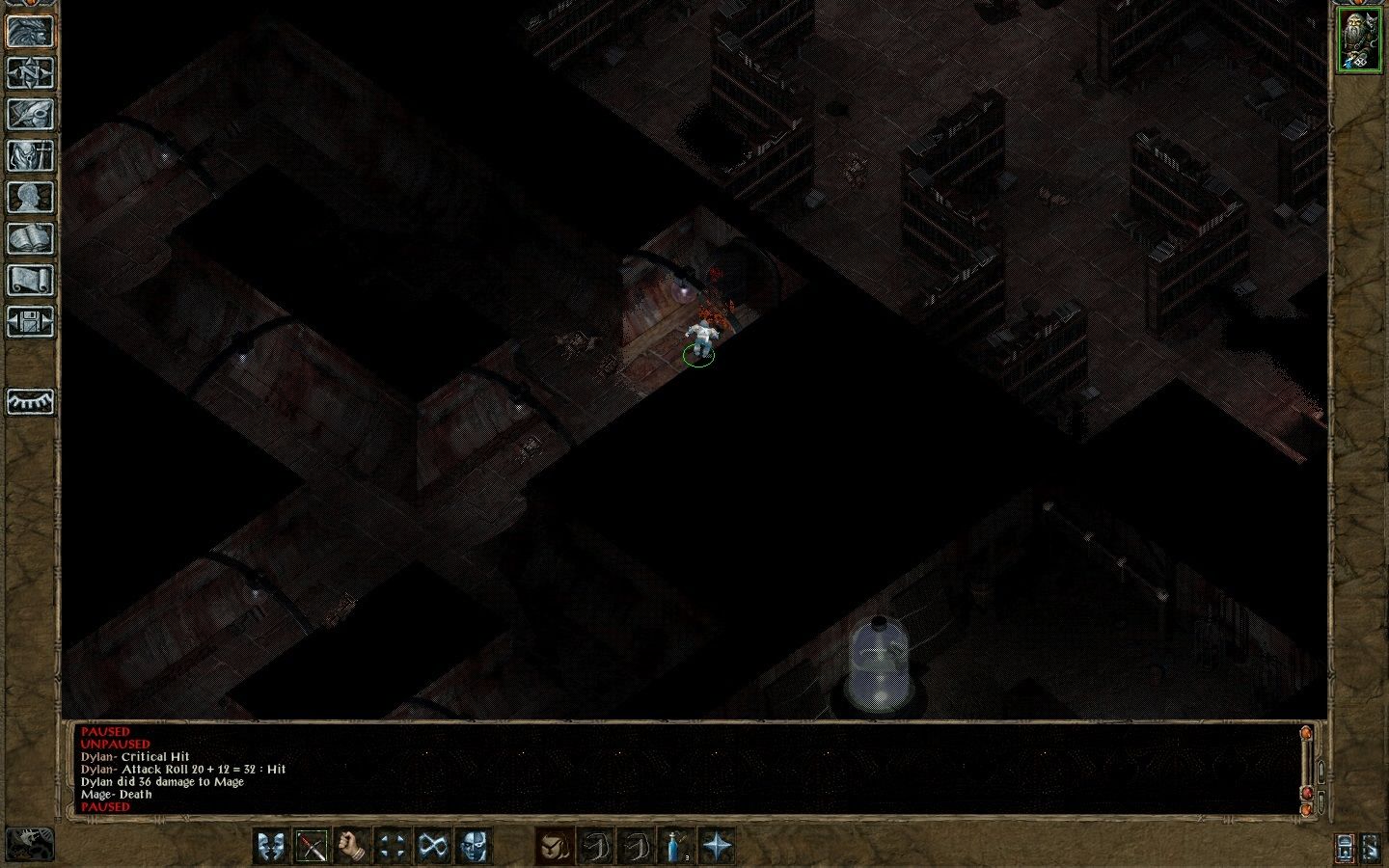Open the journal with quill icon
Image resolution: width=1389 pixels, height=868 pixels.
(x=31, y=114)
